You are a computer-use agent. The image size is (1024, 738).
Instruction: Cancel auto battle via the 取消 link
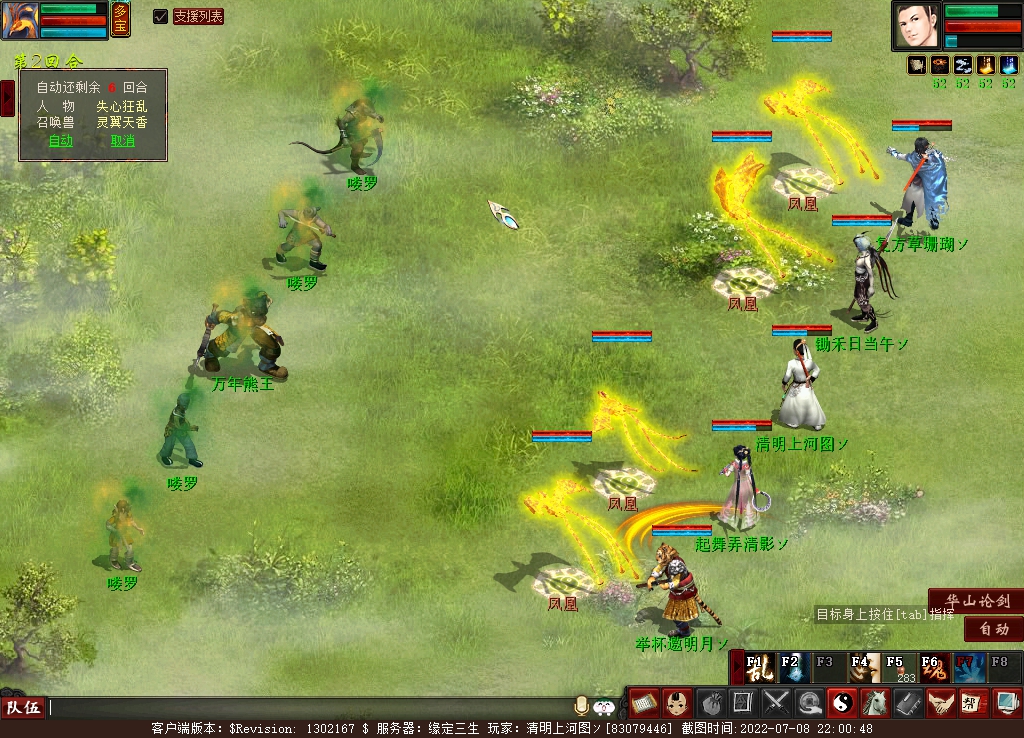click(122, 141)
